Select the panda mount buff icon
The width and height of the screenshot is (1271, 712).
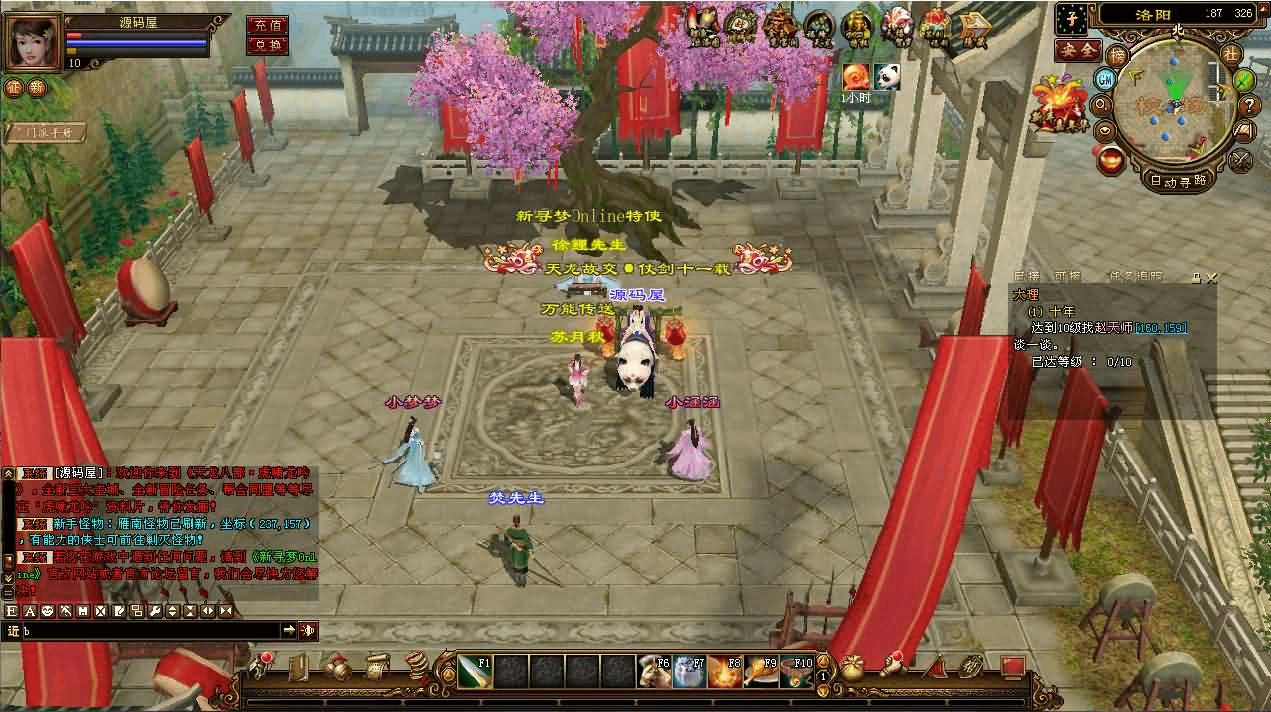coord(887,76)
